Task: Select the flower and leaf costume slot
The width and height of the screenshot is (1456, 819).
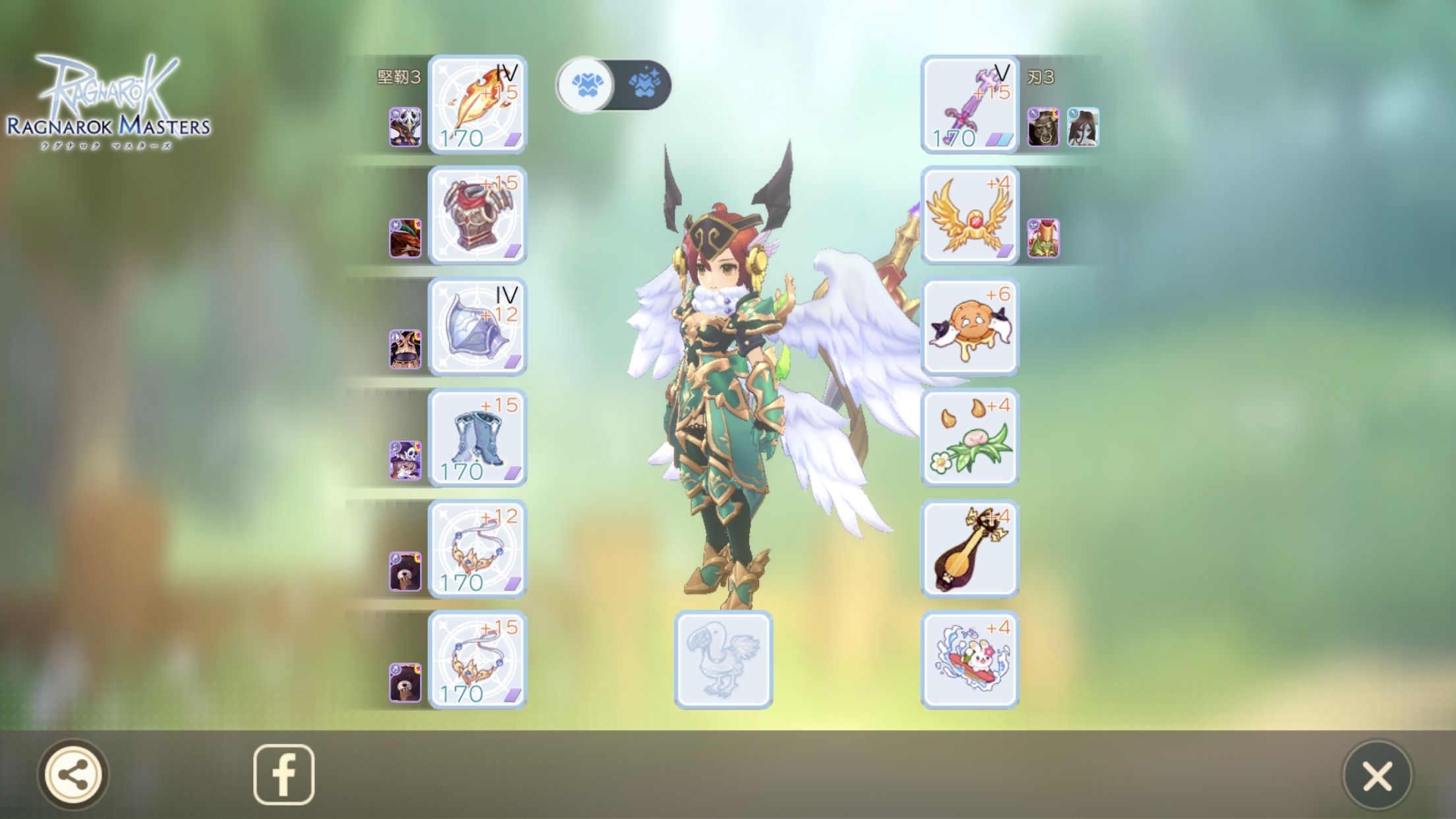Action: [969, 438]
